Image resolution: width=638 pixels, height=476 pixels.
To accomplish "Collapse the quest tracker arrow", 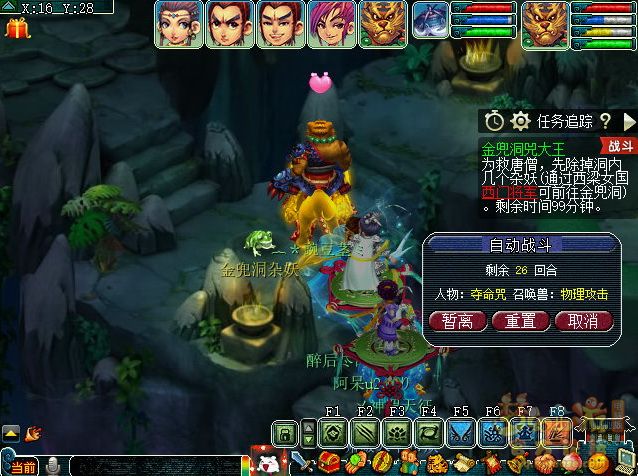I will (629, 122).
